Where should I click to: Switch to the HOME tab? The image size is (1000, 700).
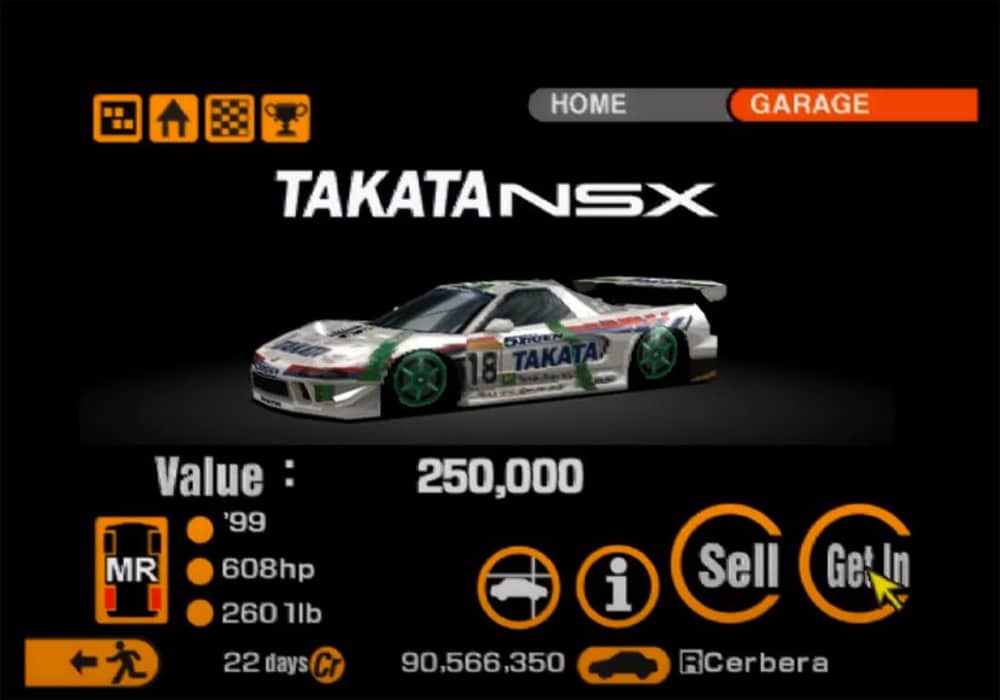(x=588, y=104)
